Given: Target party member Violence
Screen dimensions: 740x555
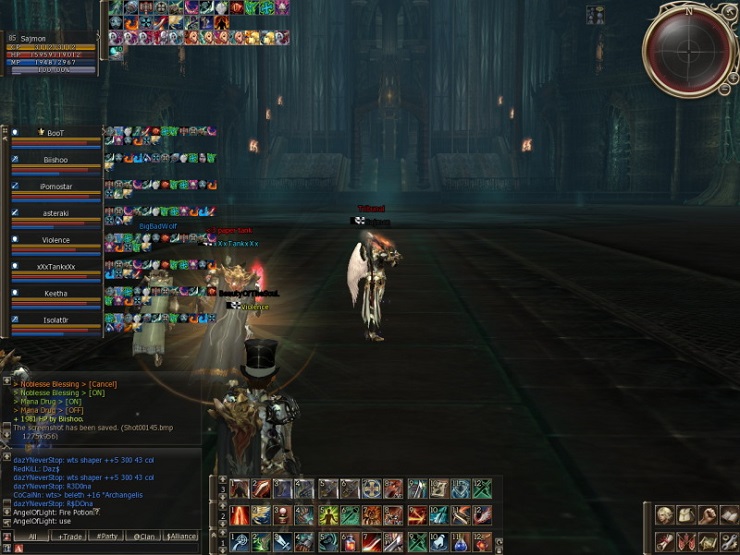Looking at the screenshot, I should (55, 240).
